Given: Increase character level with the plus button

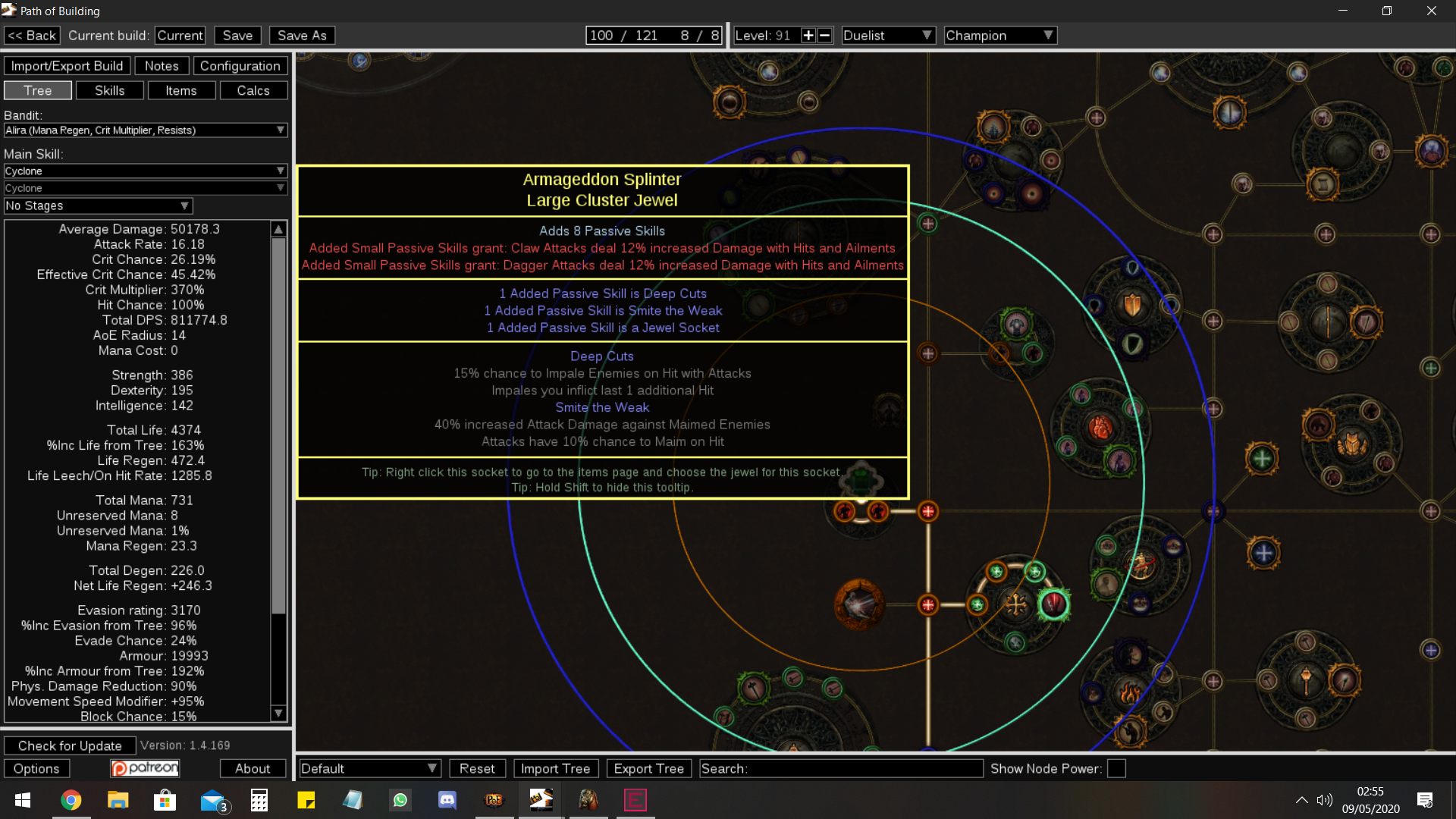Looking at the screenshot, I should [x=808, y=35].
